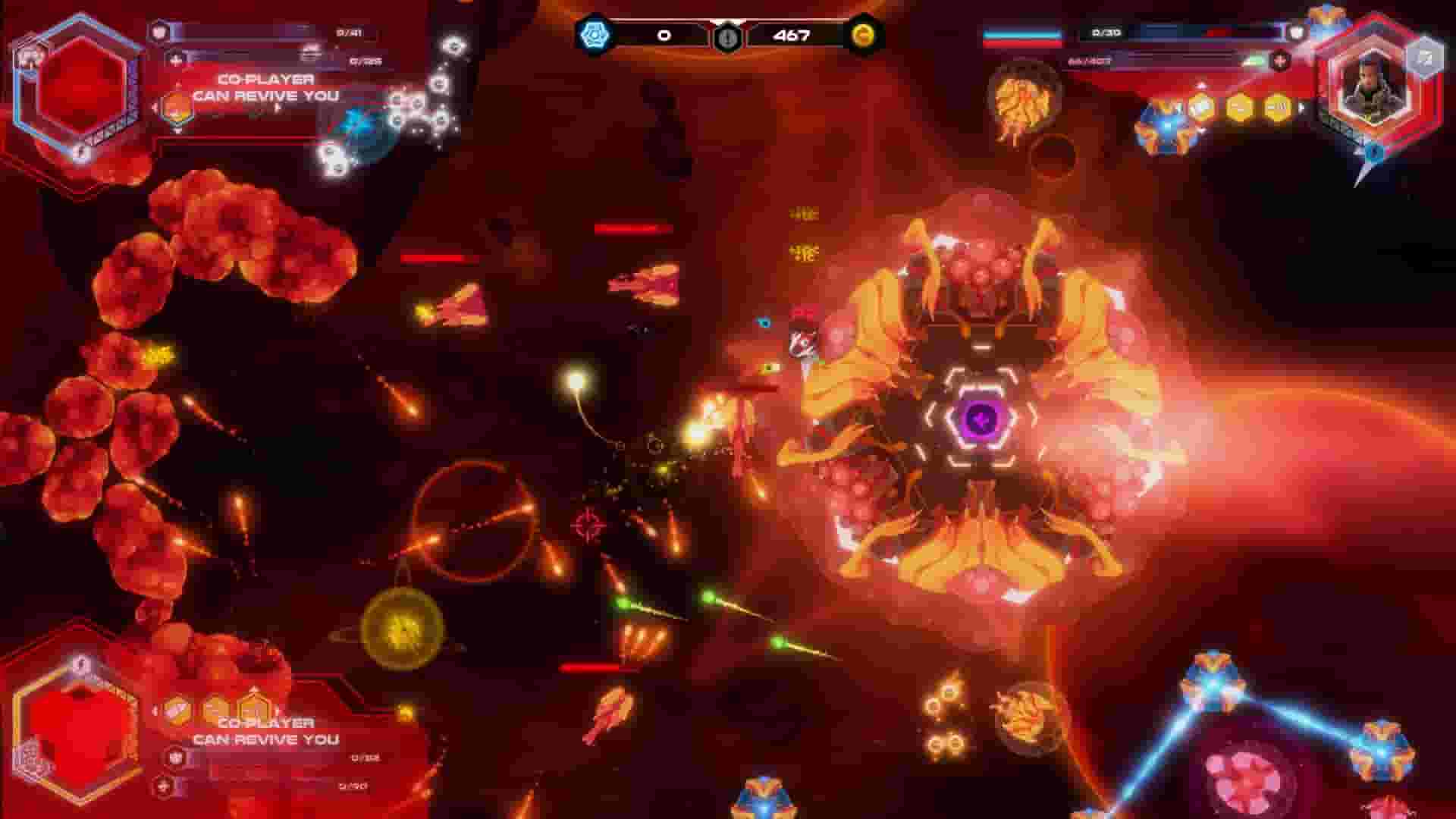Click the 0/41 shield counter text
This screenshot has height=819, width=1456.
[348, 33]
